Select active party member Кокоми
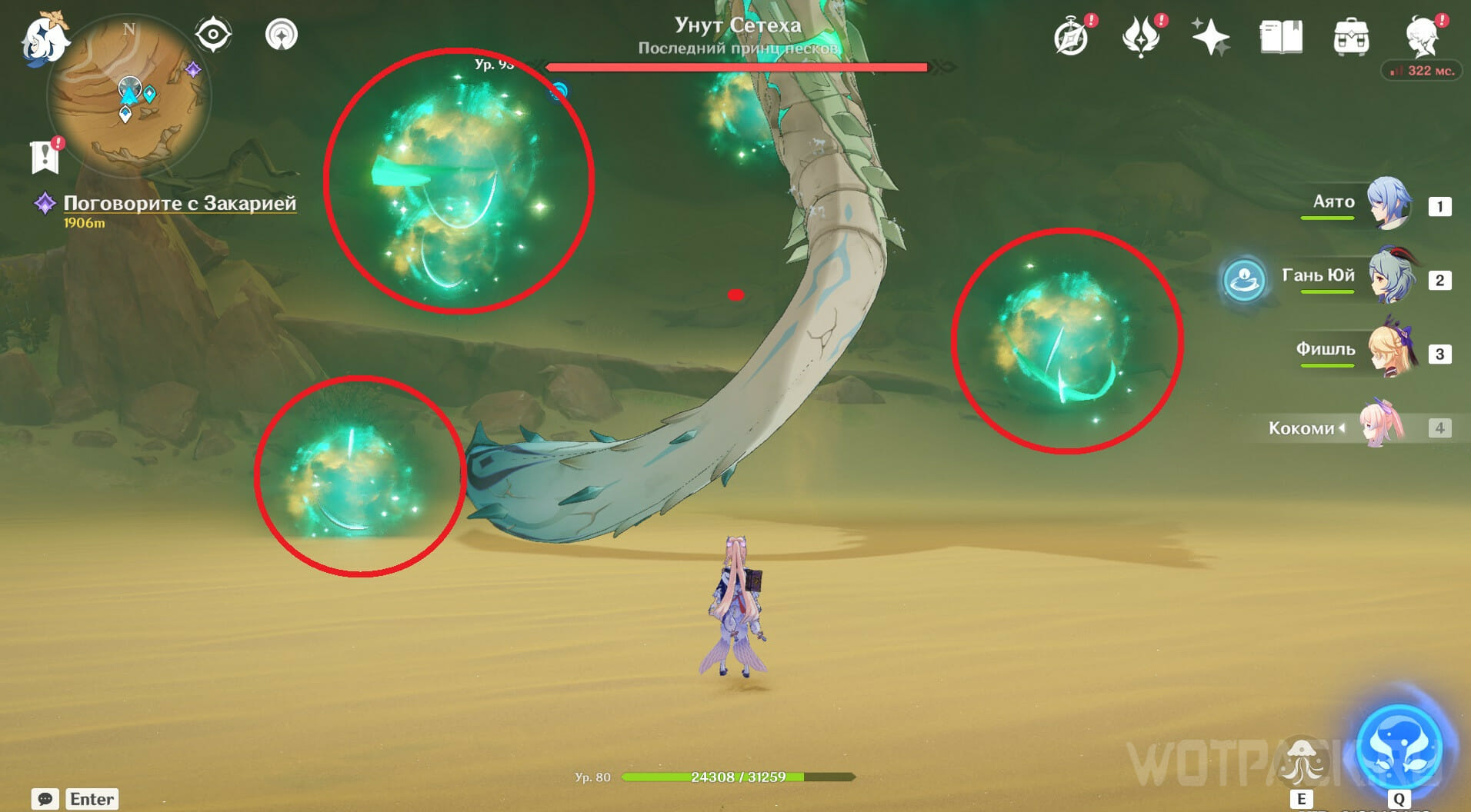This screenshot has width=1471, height=812. [1382, 425]
